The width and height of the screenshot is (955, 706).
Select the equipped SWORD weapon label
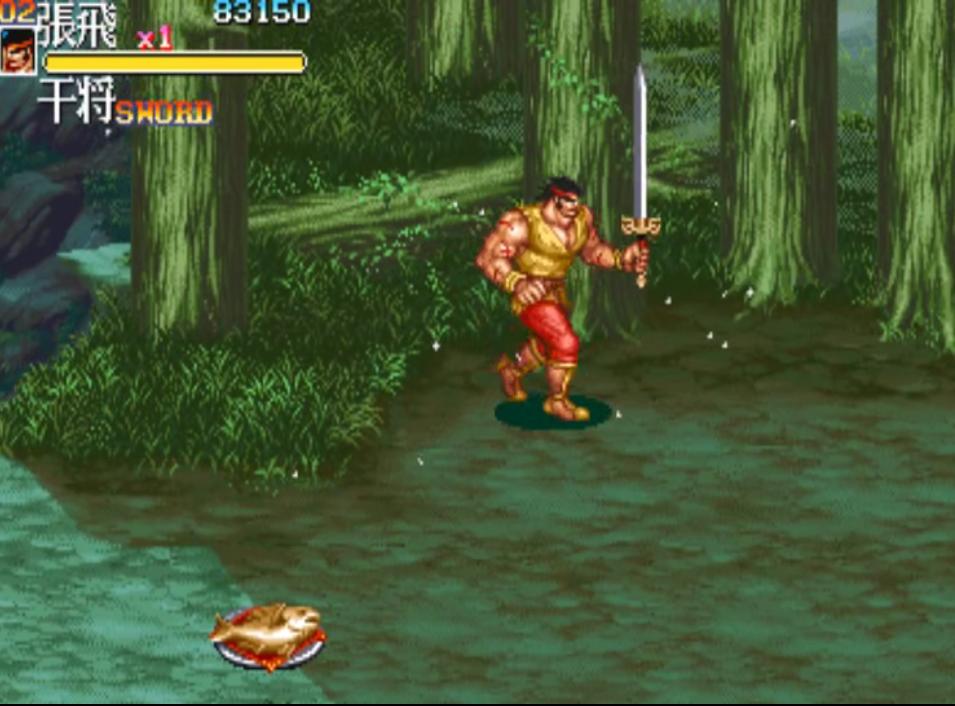tap(163, 113)
